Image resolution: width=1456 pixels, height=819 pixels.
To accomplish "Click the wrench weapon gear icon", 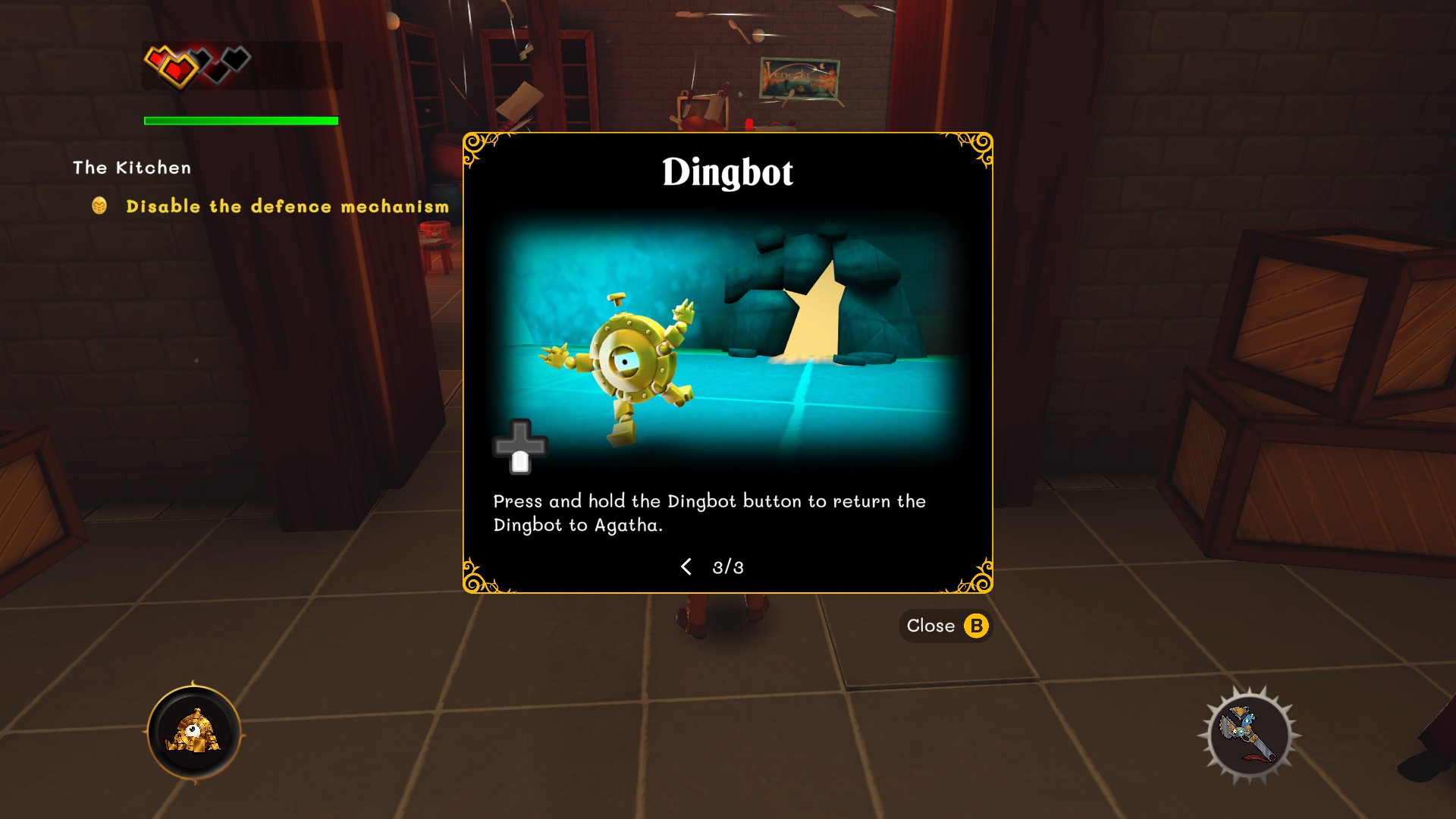I will 1248,734.
